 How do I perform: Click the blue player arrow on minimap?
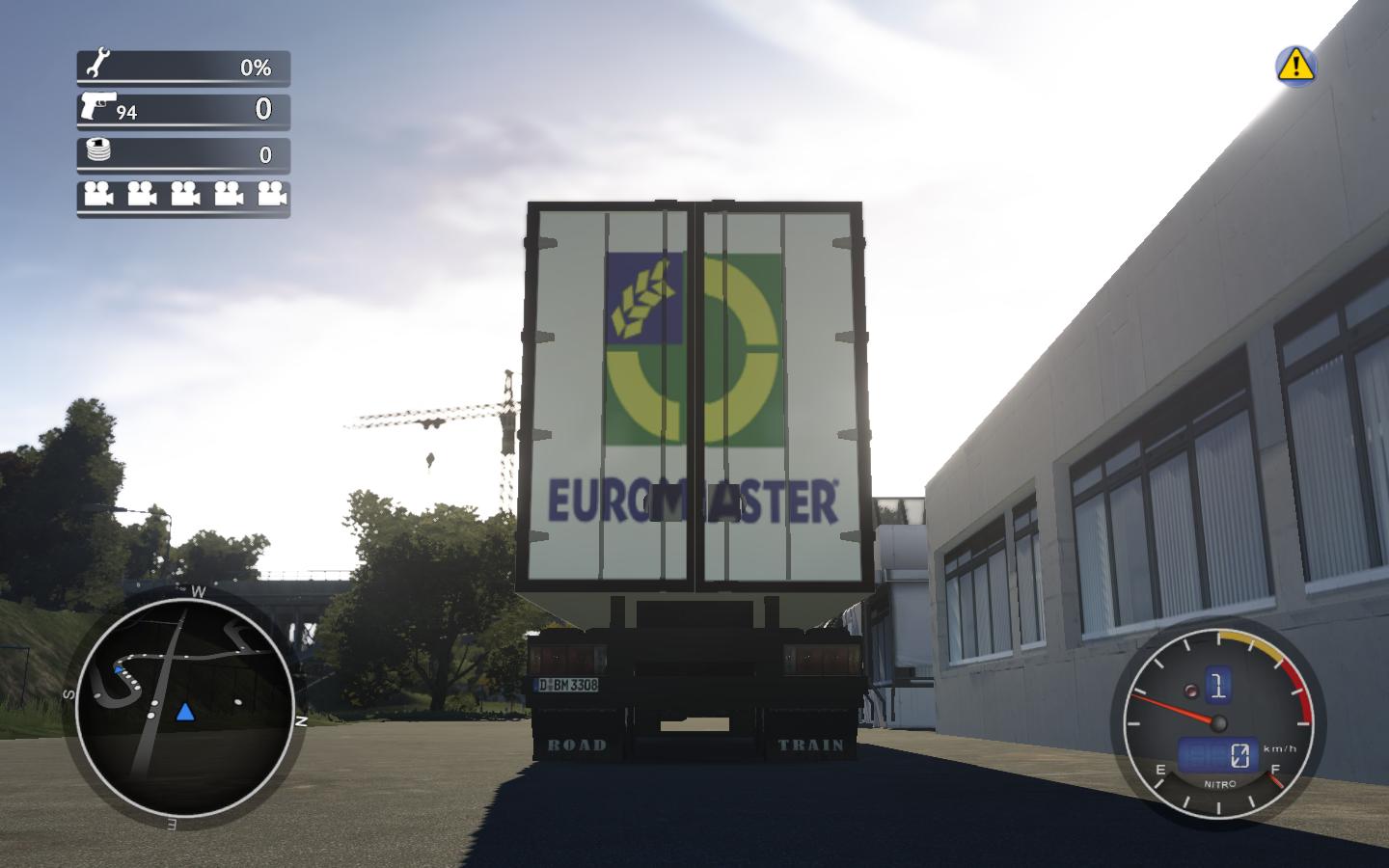click(185, 713)
